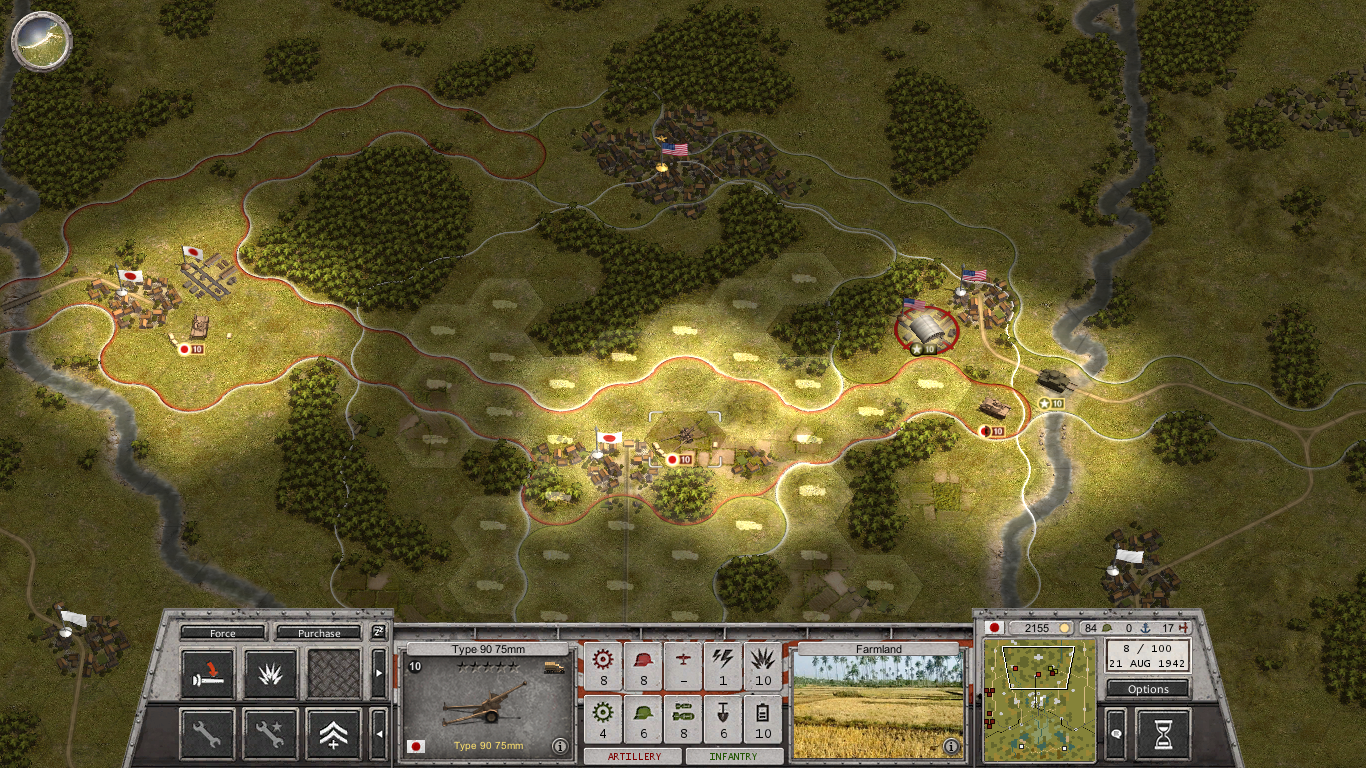Activate the move-artillery action with the red arrow
1366x768 pixels.
[208, 674]
